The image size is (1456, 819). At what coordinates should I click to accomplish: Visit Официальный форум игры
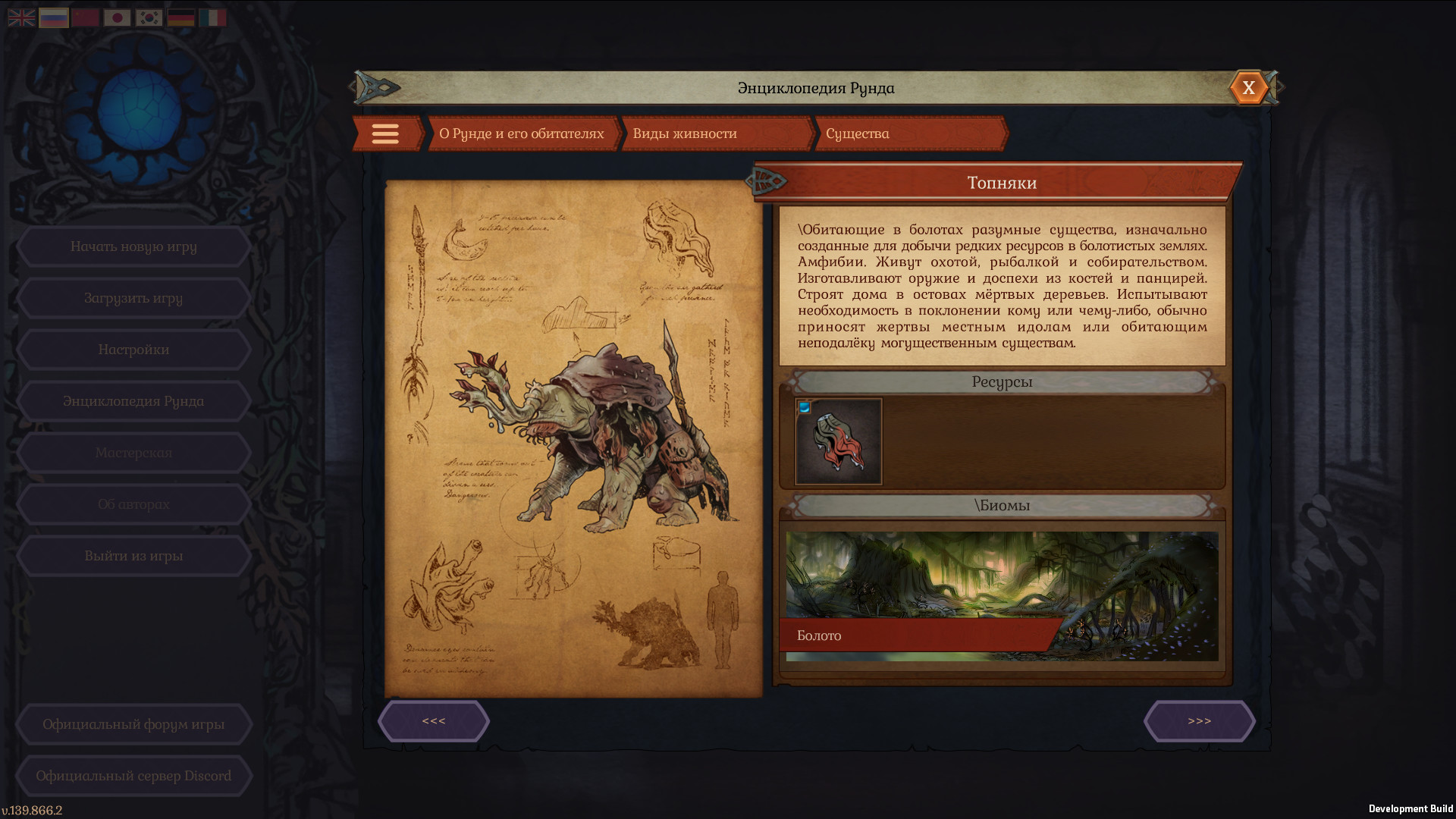click(133, 724)
